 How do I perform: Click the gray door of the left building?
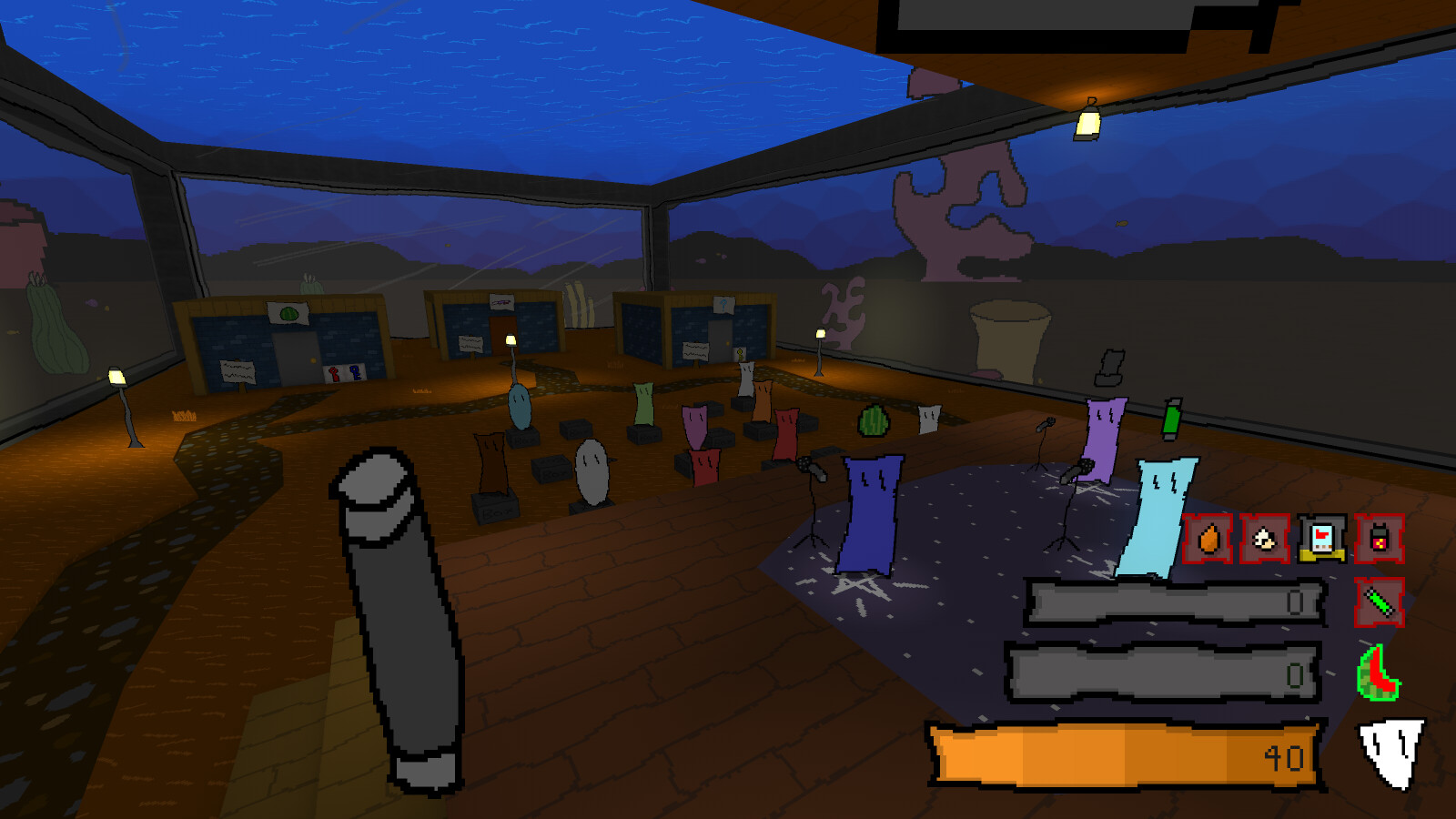296,358
